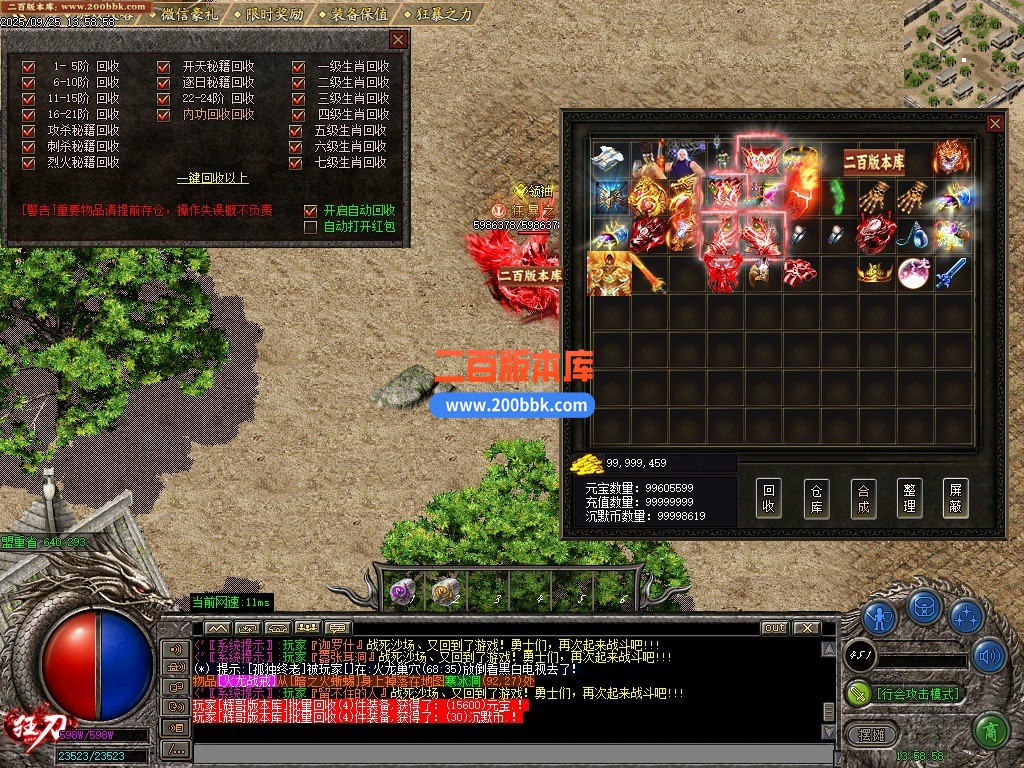The height and width of the screenshot is (768, 1024).
Task: Click the 一键回收以上 link
Action: tap(212, 179)
